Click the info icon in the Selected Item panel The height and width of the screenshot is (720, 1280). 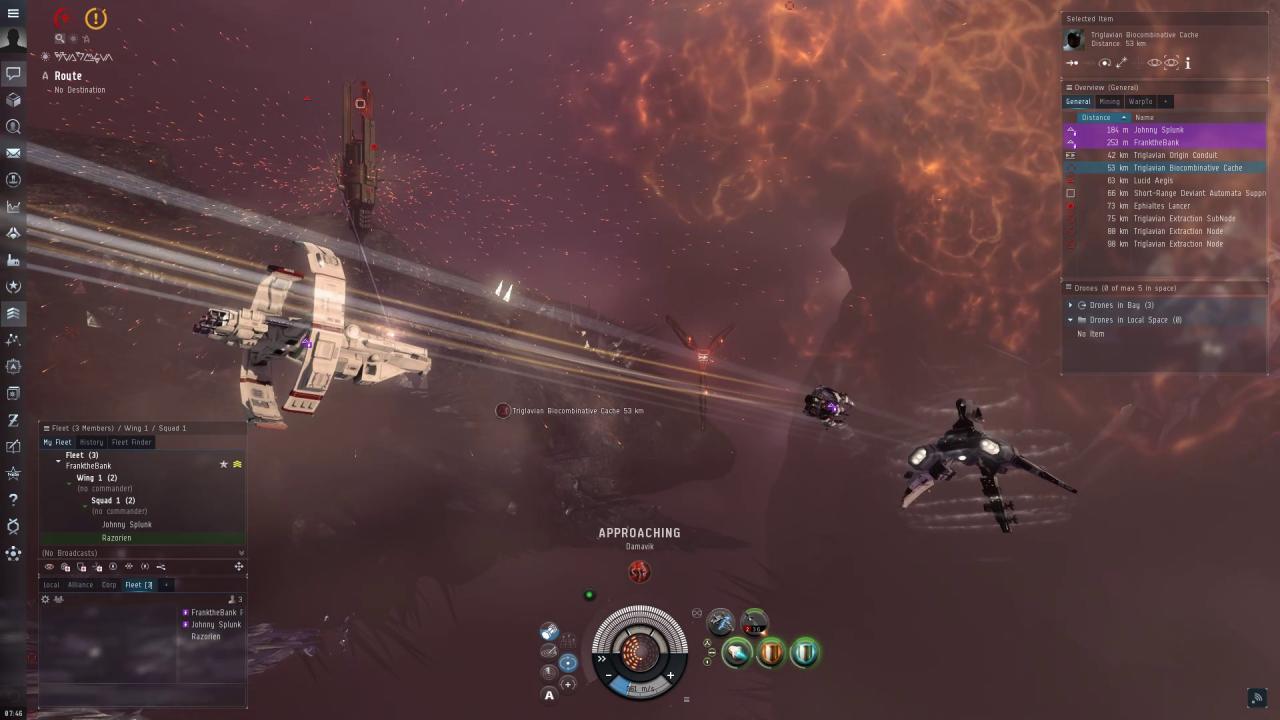pyautogui.click(x=1188, y=62)
